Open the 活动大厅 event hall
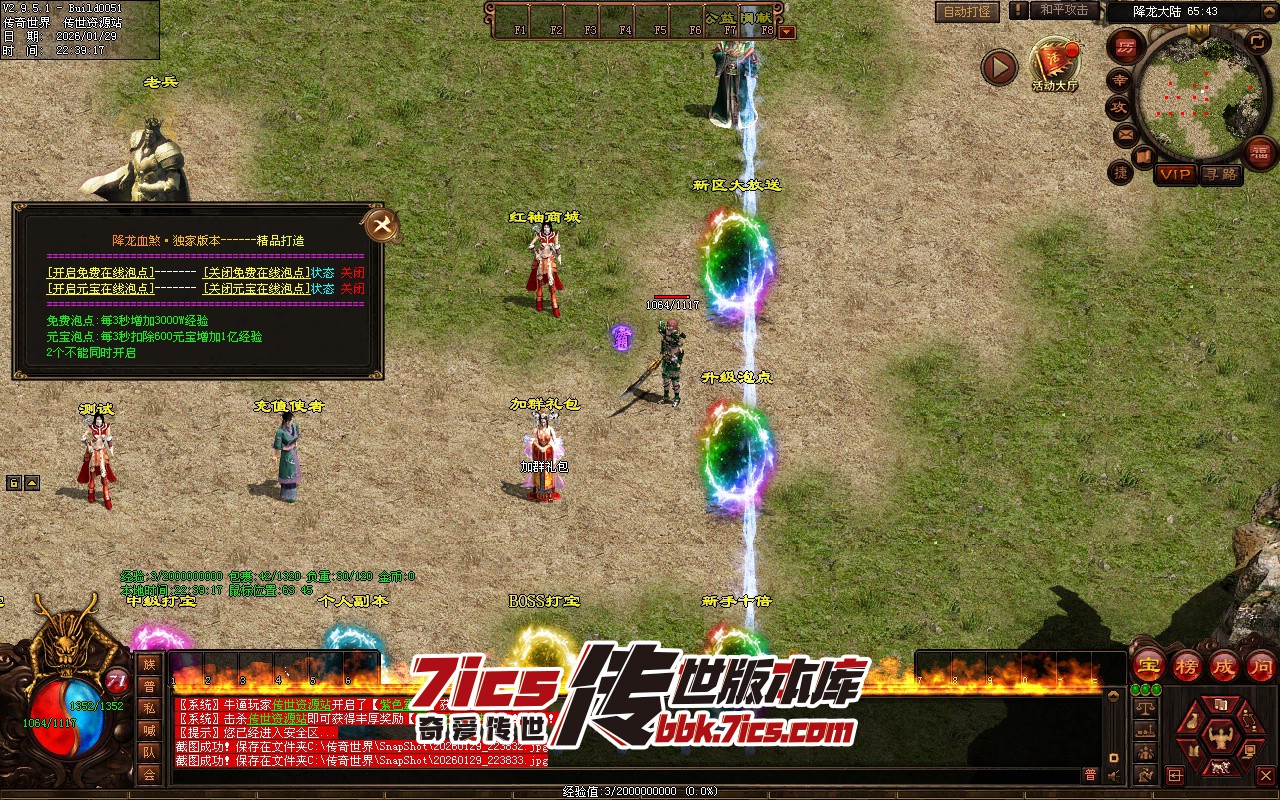1280x800 pixels. (x=1055, y=64)
